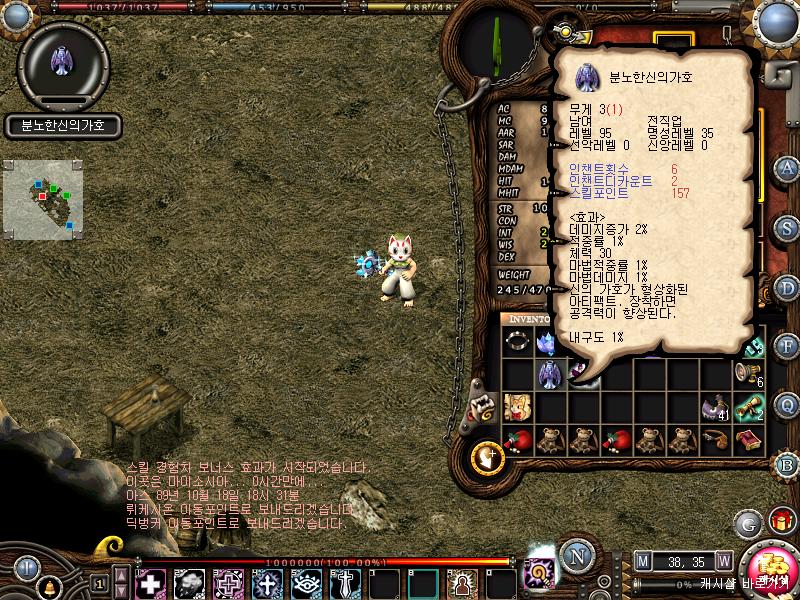Click the S shortcut button

pyautogui.click(x=788, y=228)
